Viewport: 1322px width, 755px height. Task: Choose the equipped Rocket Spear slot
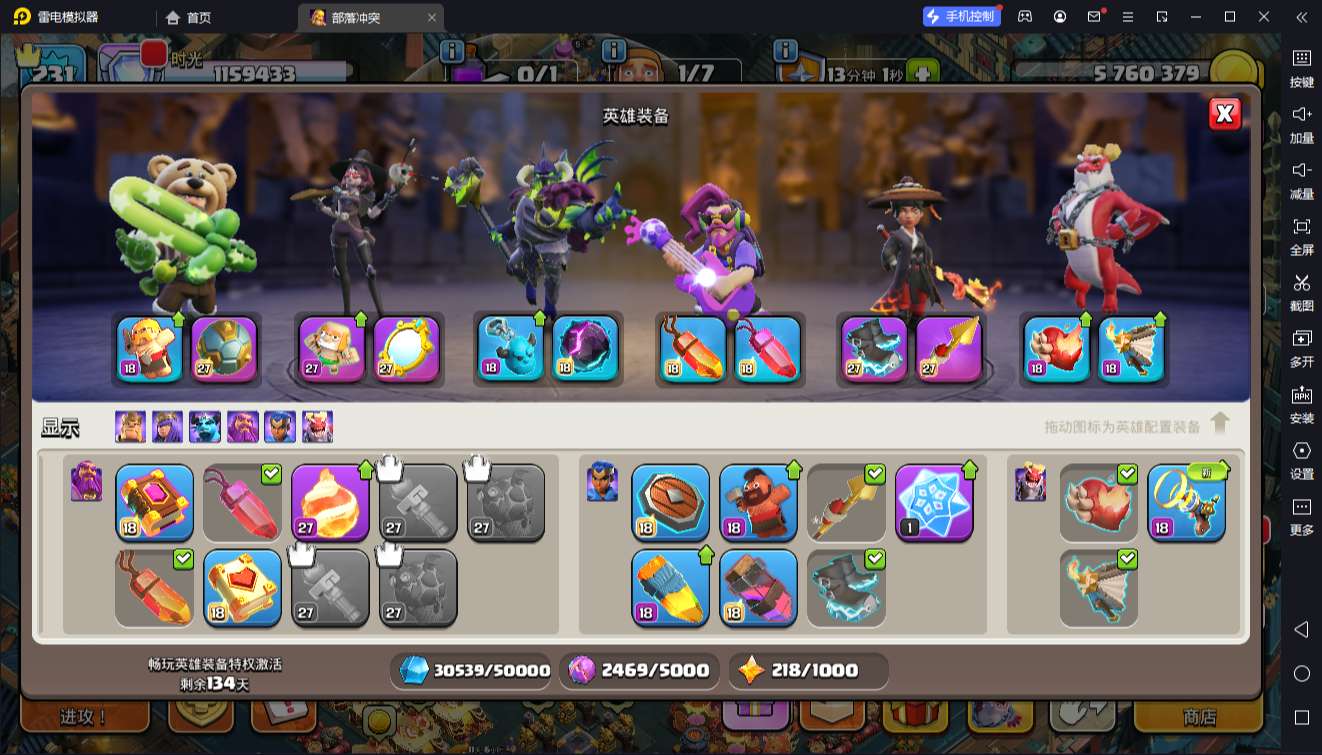tap(949, 349)
